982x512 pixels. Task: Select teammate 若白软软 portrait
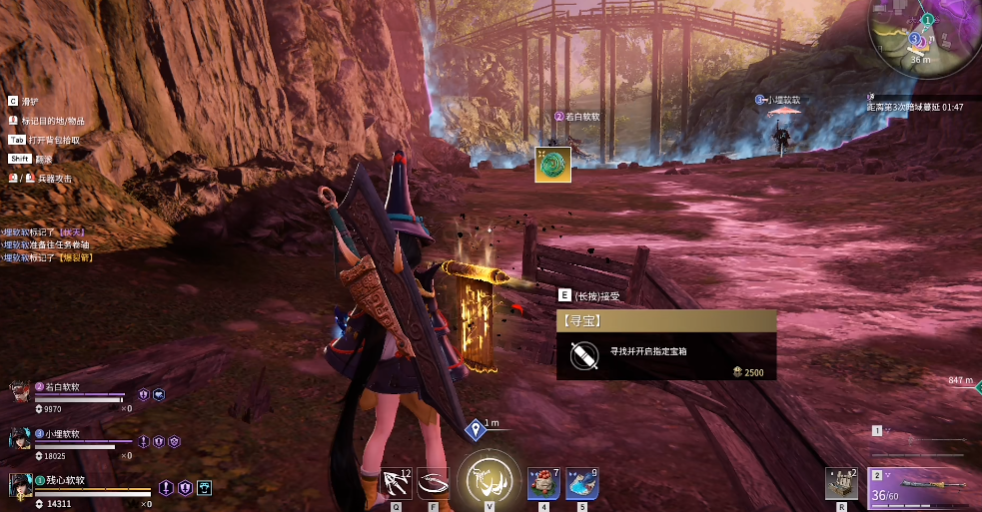click(x=19, y=391)
